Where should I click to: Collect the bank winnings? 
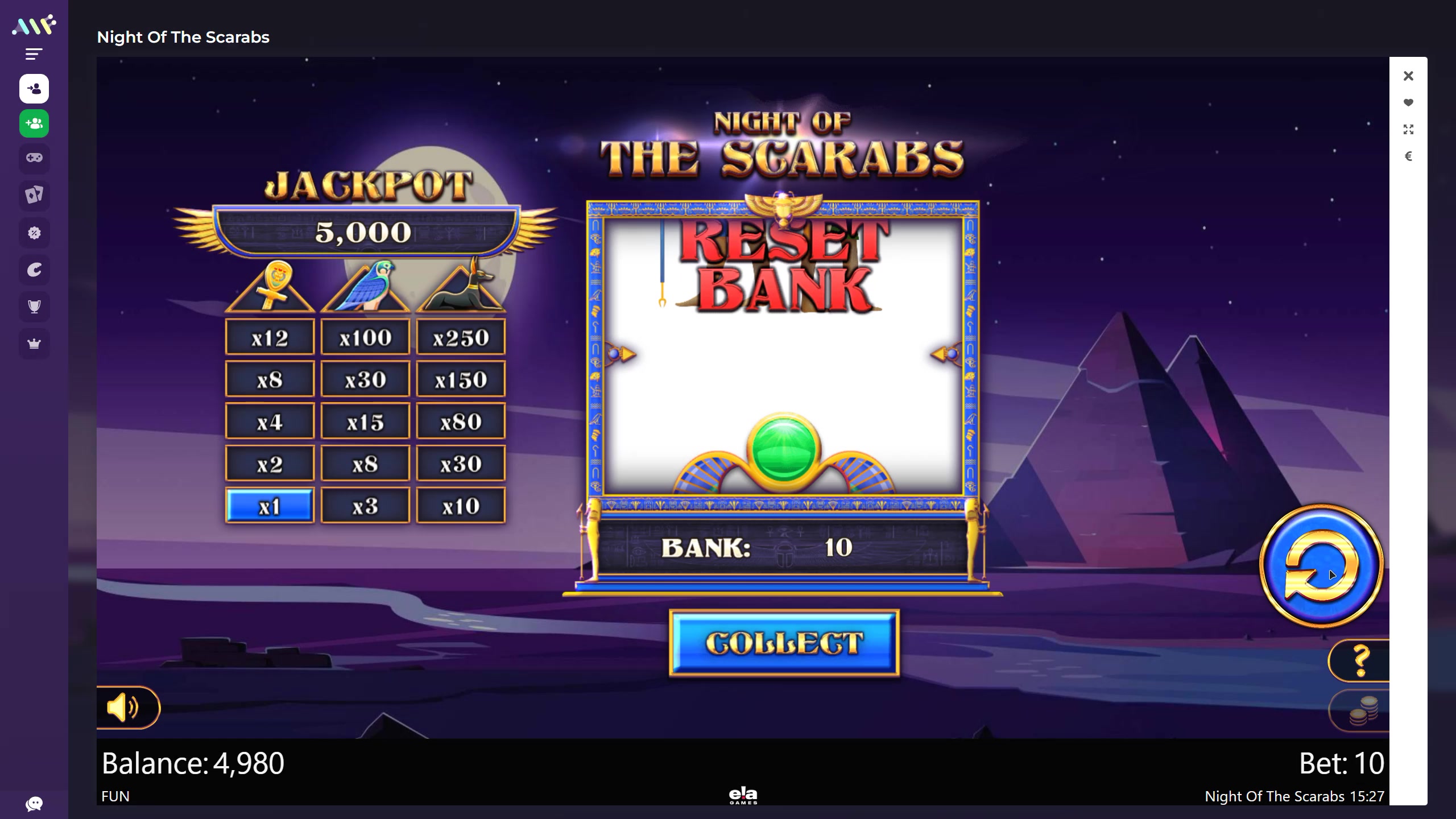tap(784, 643)
